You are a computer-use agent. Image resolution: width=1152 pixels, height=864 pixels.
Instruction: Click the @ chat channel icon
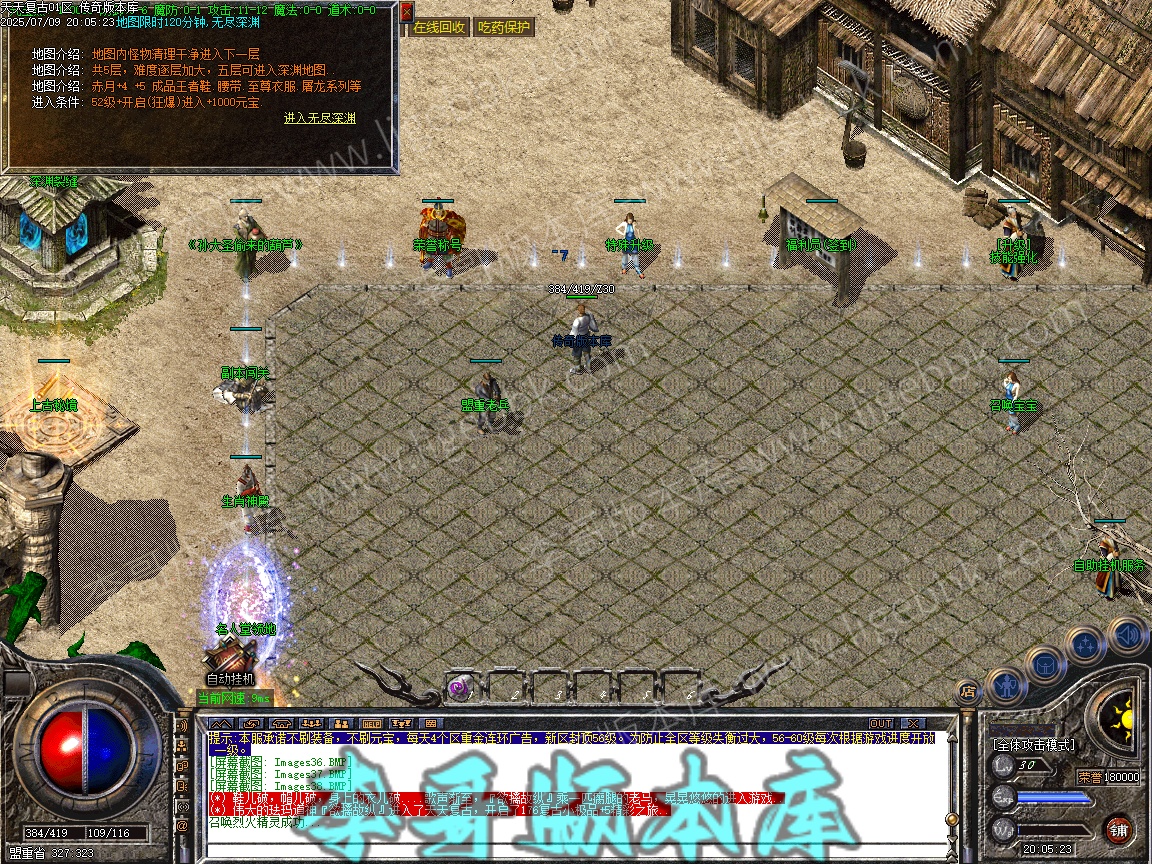182,827
